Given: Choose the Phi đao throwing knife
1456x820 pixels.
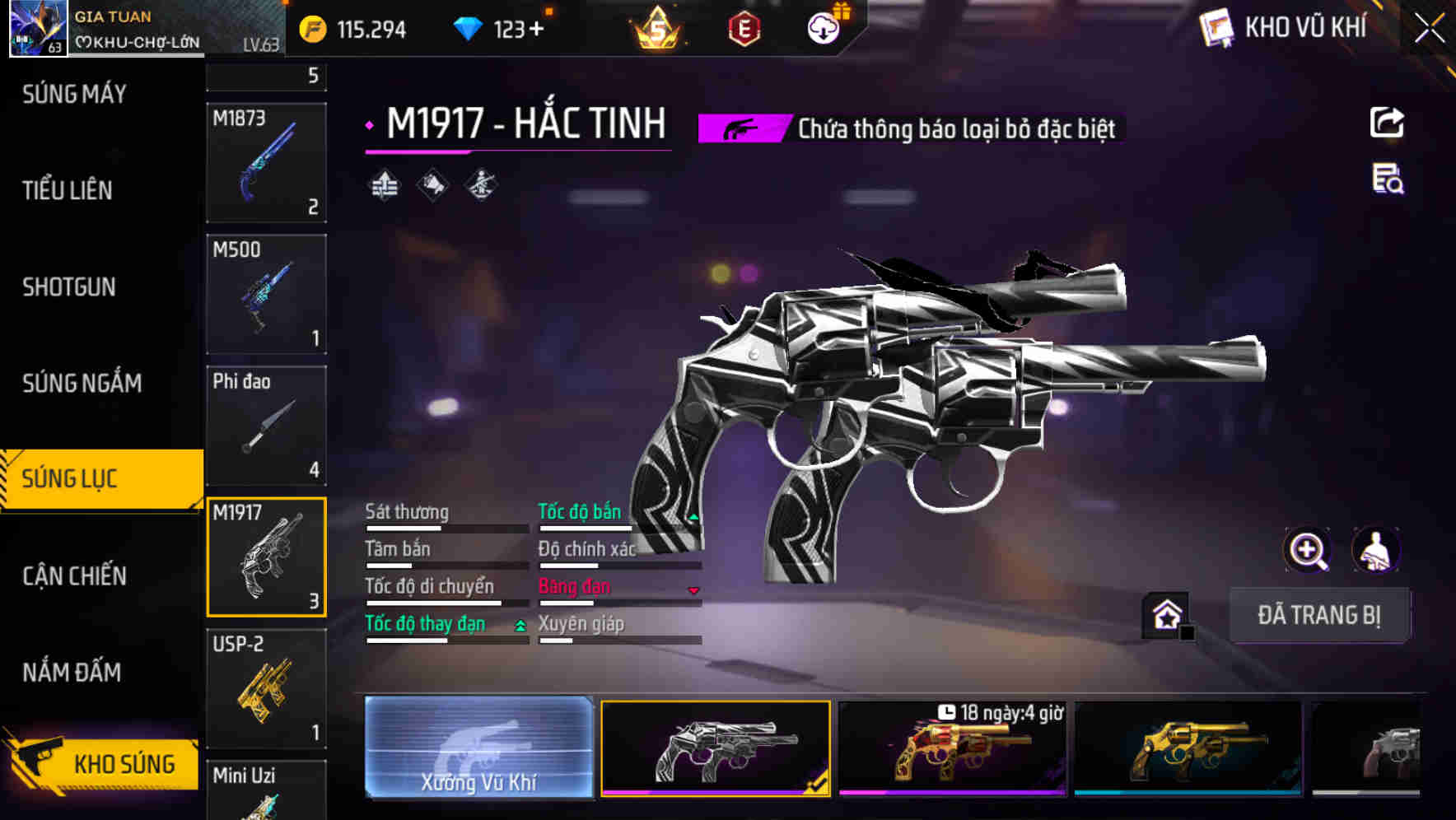Looking at the screenshot, I should 266,426.
